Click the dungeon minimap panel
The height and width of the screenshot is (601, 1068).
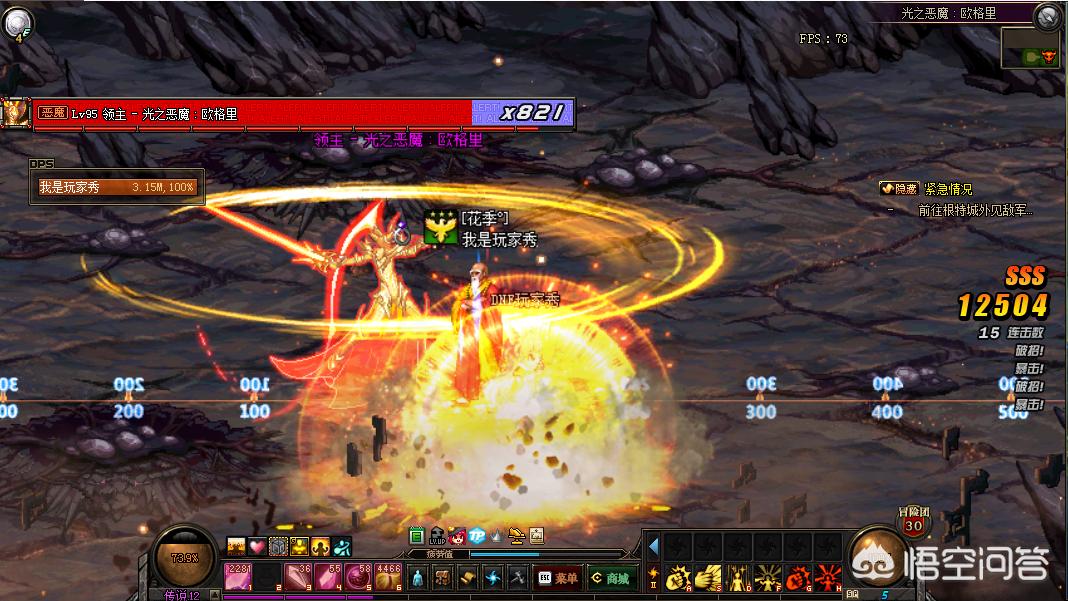click(1030, 46)
